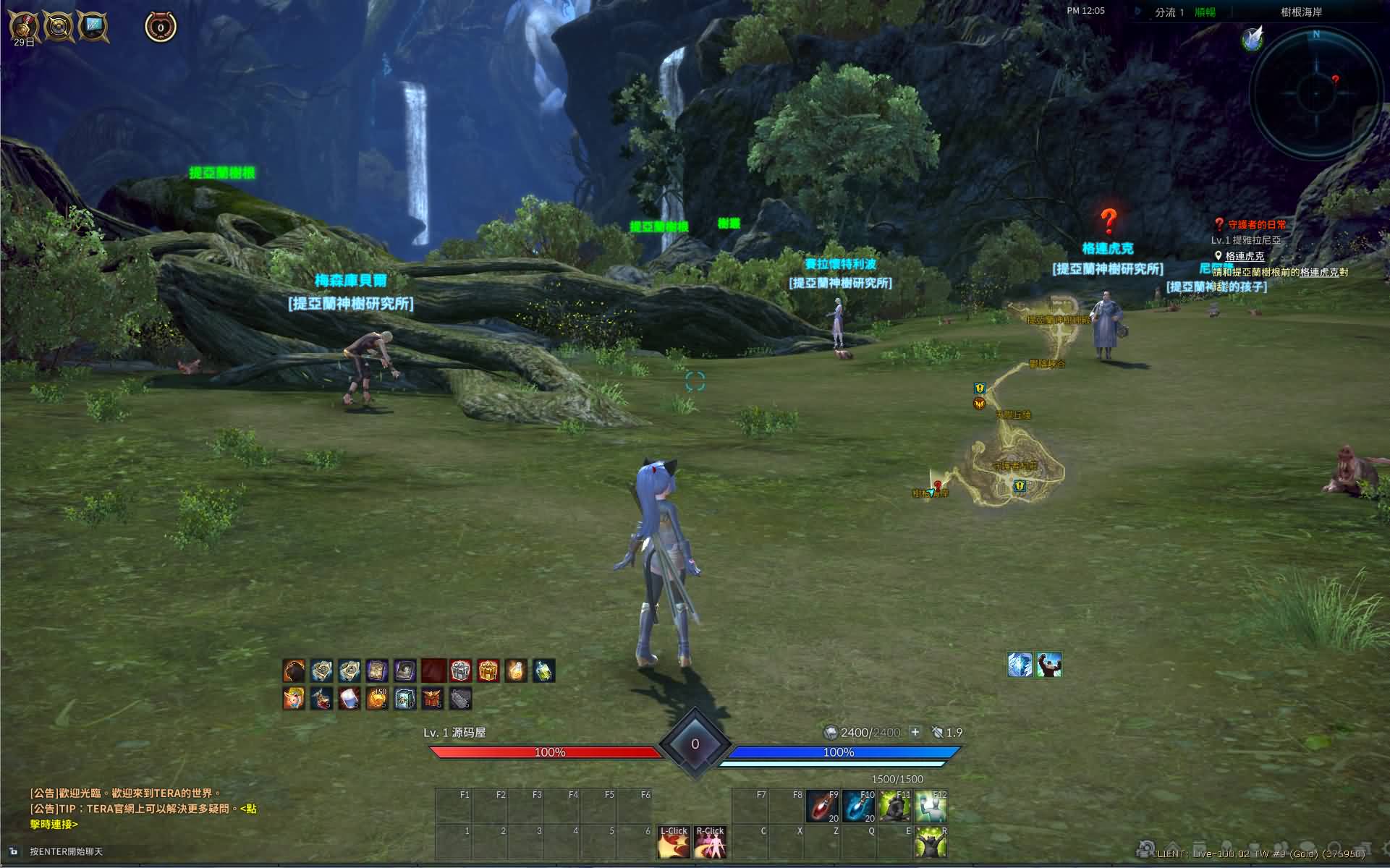
Task: Click the winged emblem beside the minimap
Action: coord(1253,38)
